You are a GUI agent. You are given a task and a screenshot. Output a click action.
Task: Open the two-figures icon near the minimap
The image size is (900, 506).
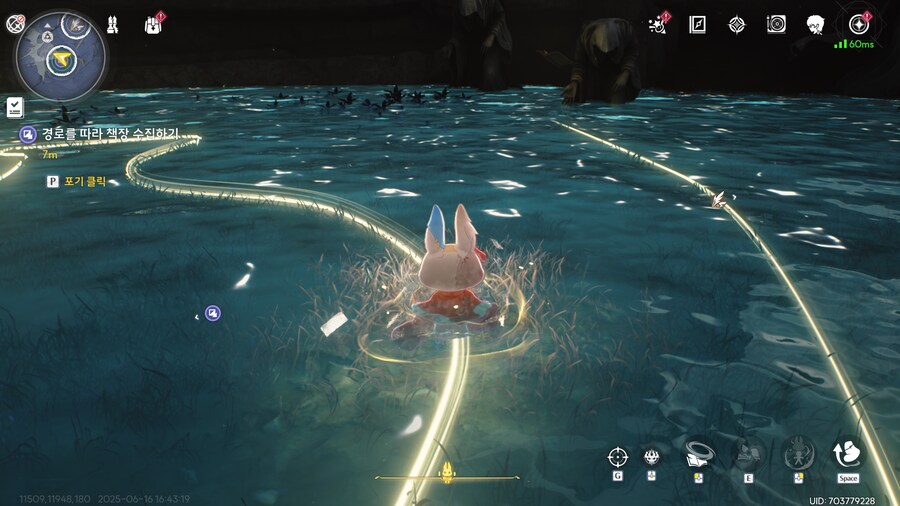point(113,22)
